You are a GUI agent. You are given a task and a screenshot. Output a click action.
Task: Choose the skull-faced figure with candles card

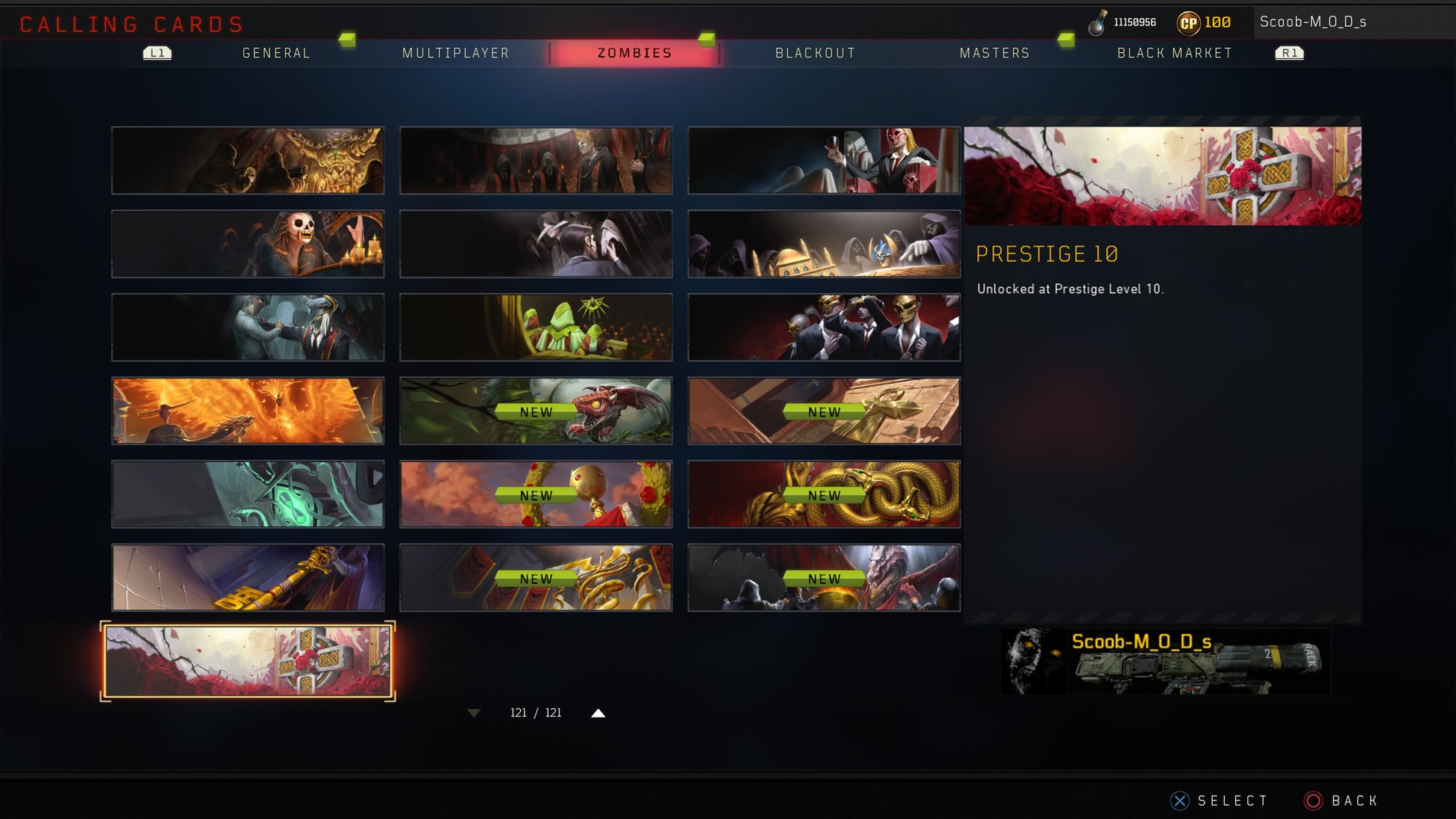(x=248, y=244)
